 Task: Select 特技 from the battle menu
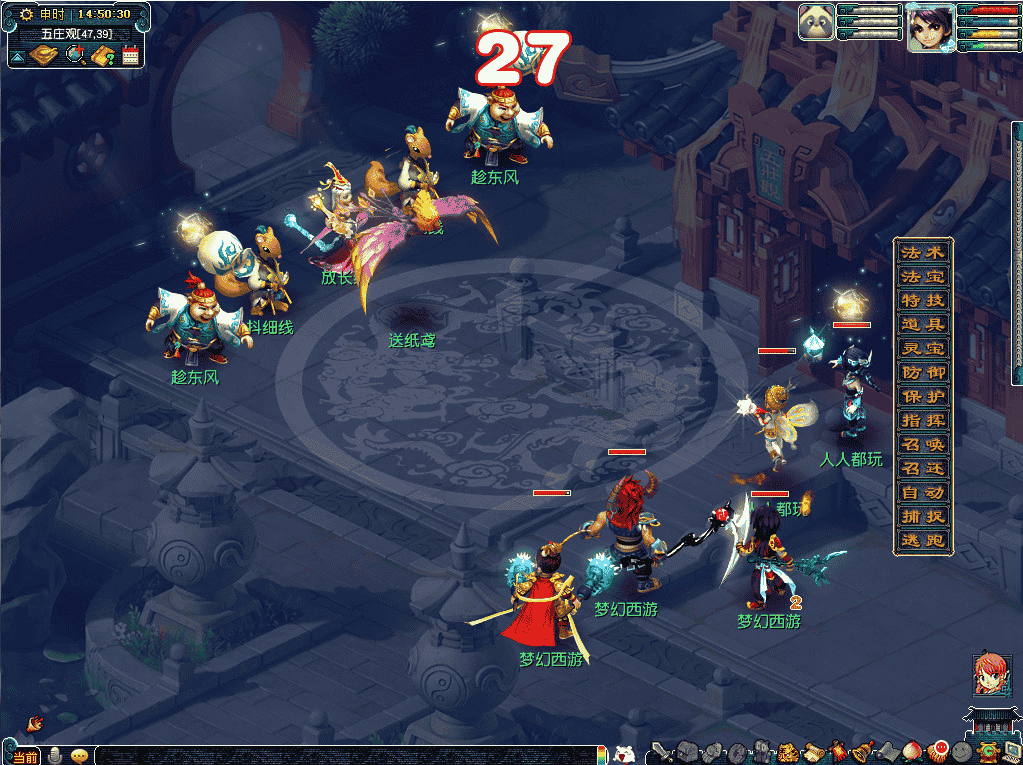921,300
